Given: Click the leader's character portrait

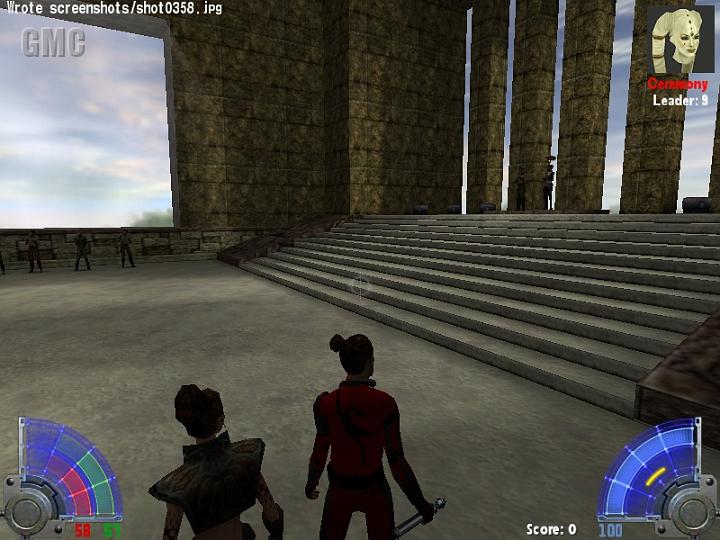Looking at the screenshot, I should 679,40.
